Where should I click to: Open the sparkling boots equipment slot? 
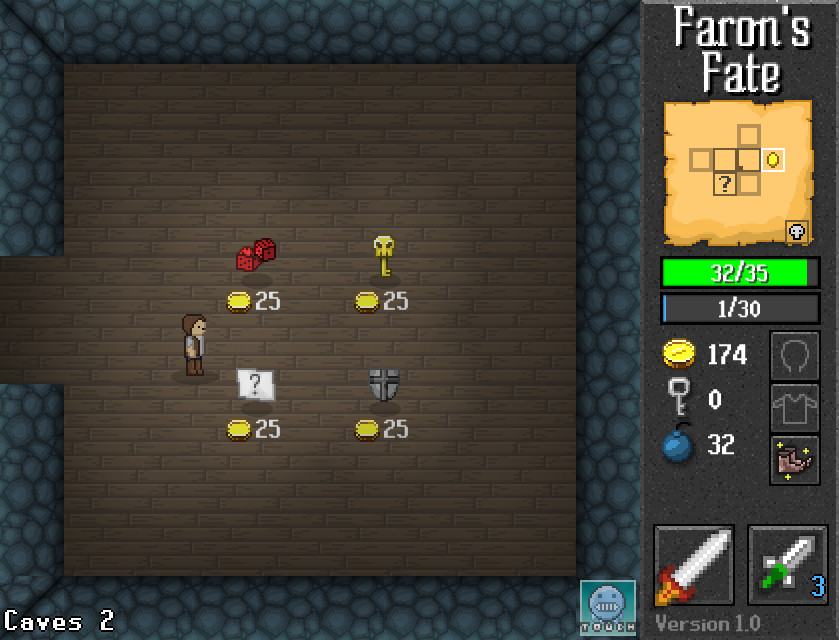click(x=795, y=461)
